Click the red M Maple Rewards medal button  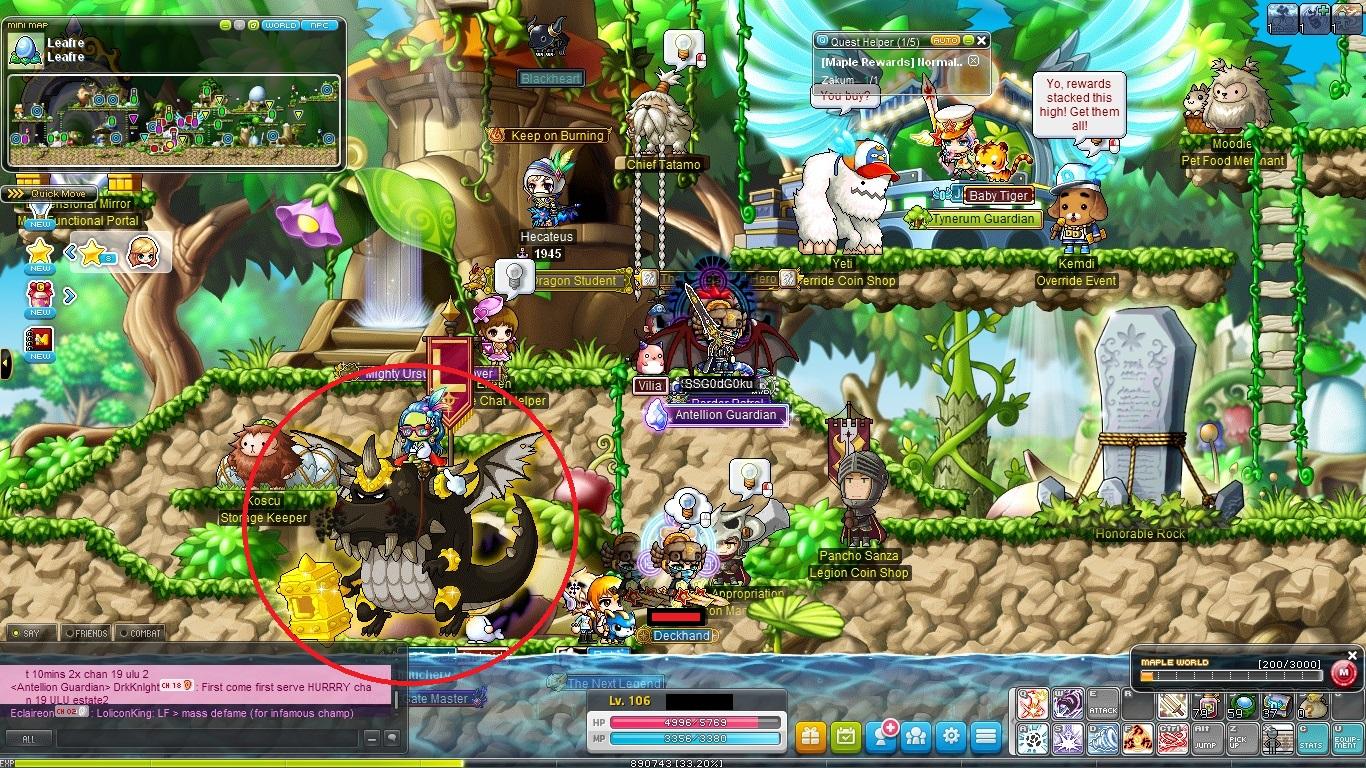[x=1345, y=672]
